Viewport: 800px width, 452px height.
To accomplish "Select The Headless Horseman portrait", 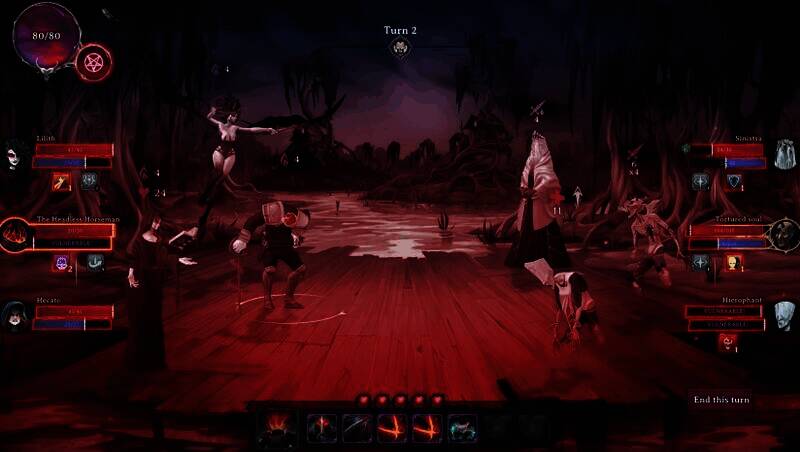I will click(x=16, y=236).
